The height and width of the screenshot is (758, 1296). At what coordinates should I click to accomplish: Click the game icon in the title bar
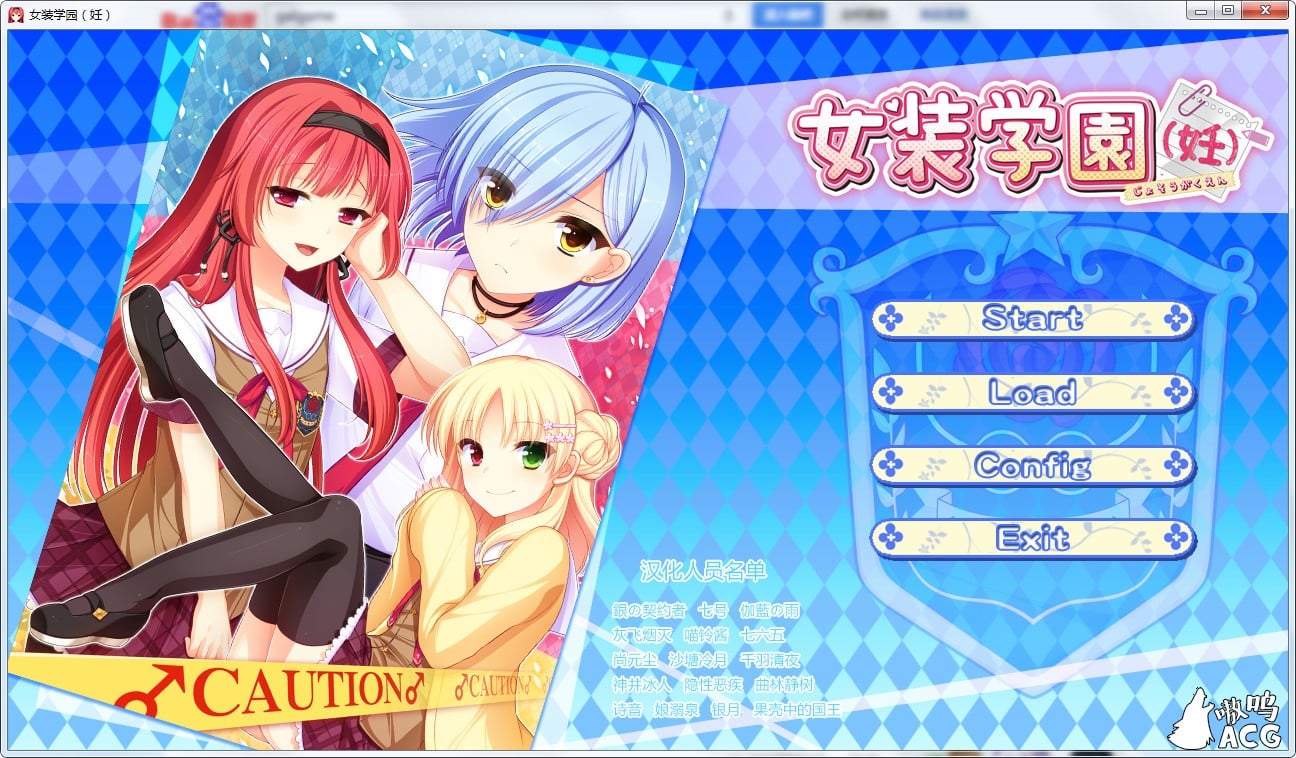[x=14, y=12]
